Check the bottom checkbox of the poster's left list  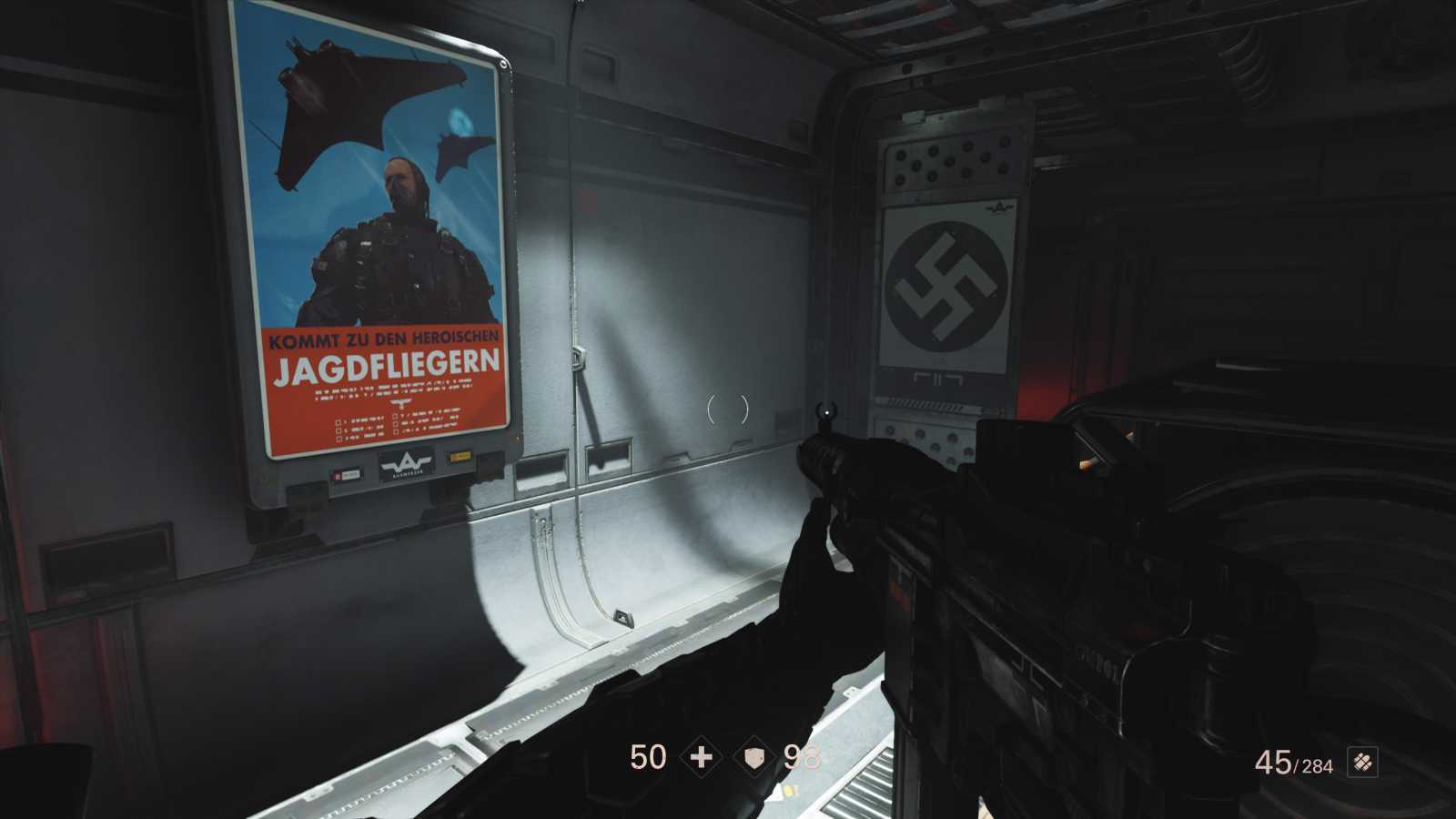(x=339, y=439)
